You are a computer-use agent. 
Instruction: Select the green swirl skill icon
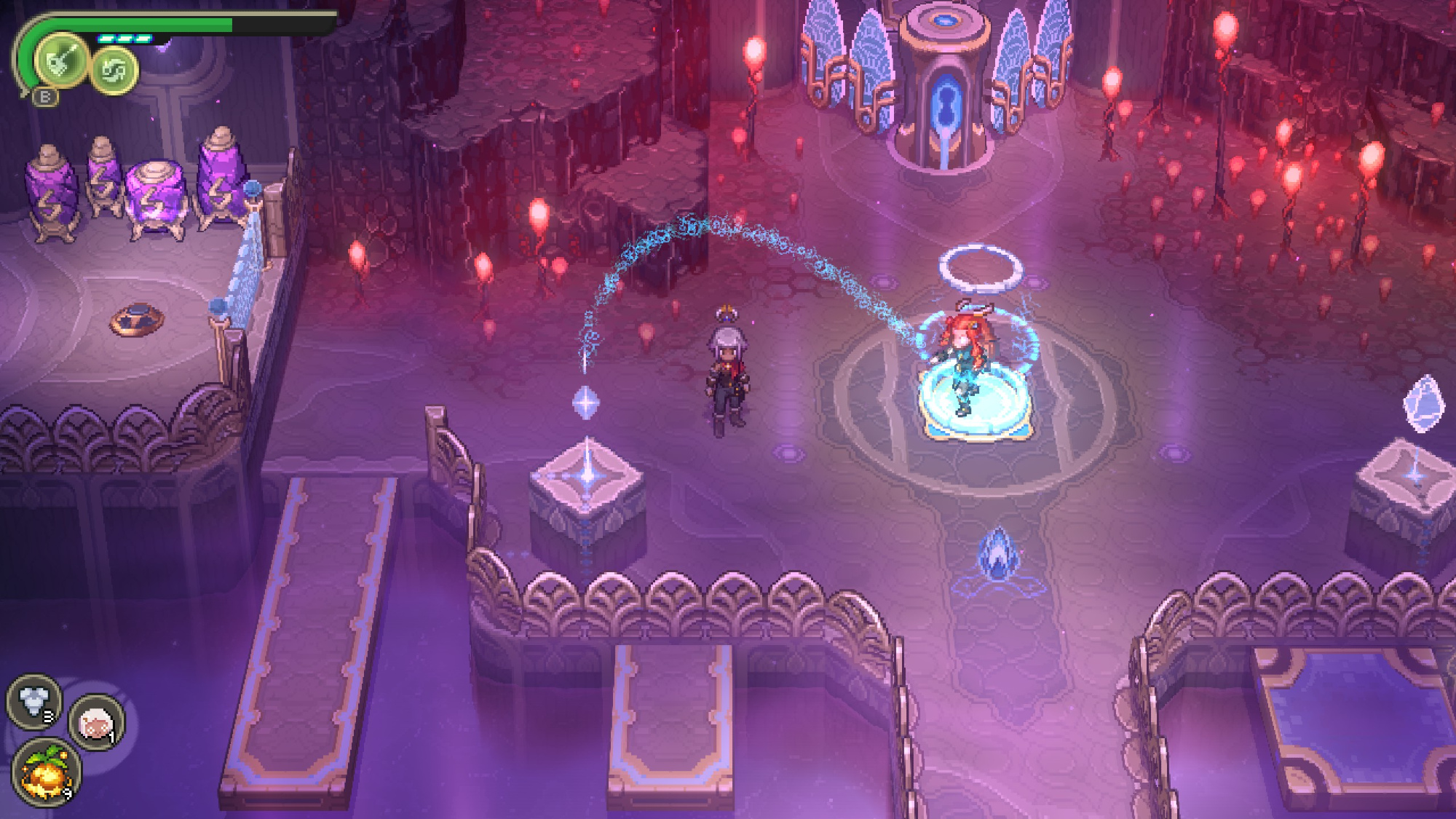click(114, 71)
